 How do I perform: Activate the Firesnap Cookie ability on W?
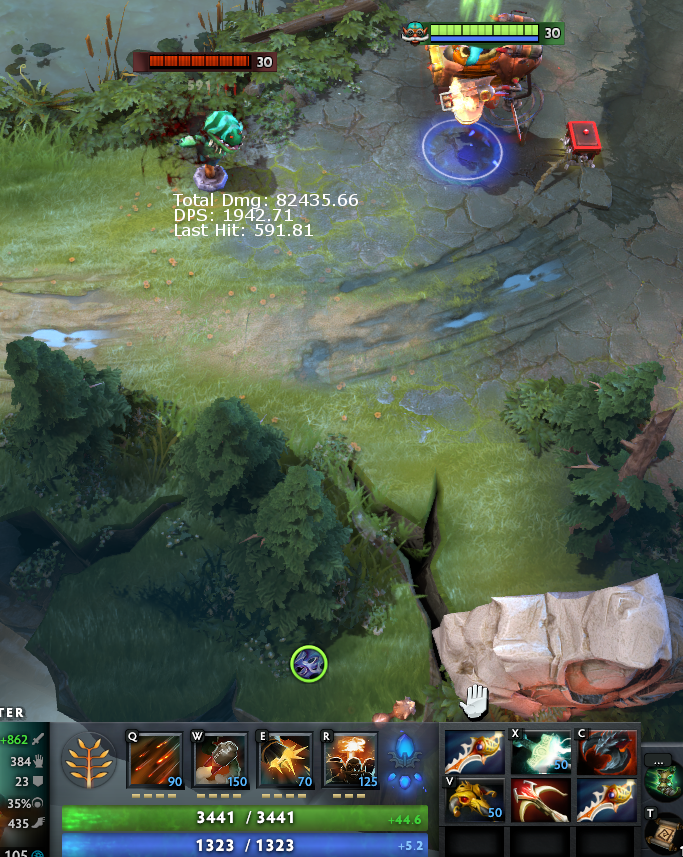(221, 761)
